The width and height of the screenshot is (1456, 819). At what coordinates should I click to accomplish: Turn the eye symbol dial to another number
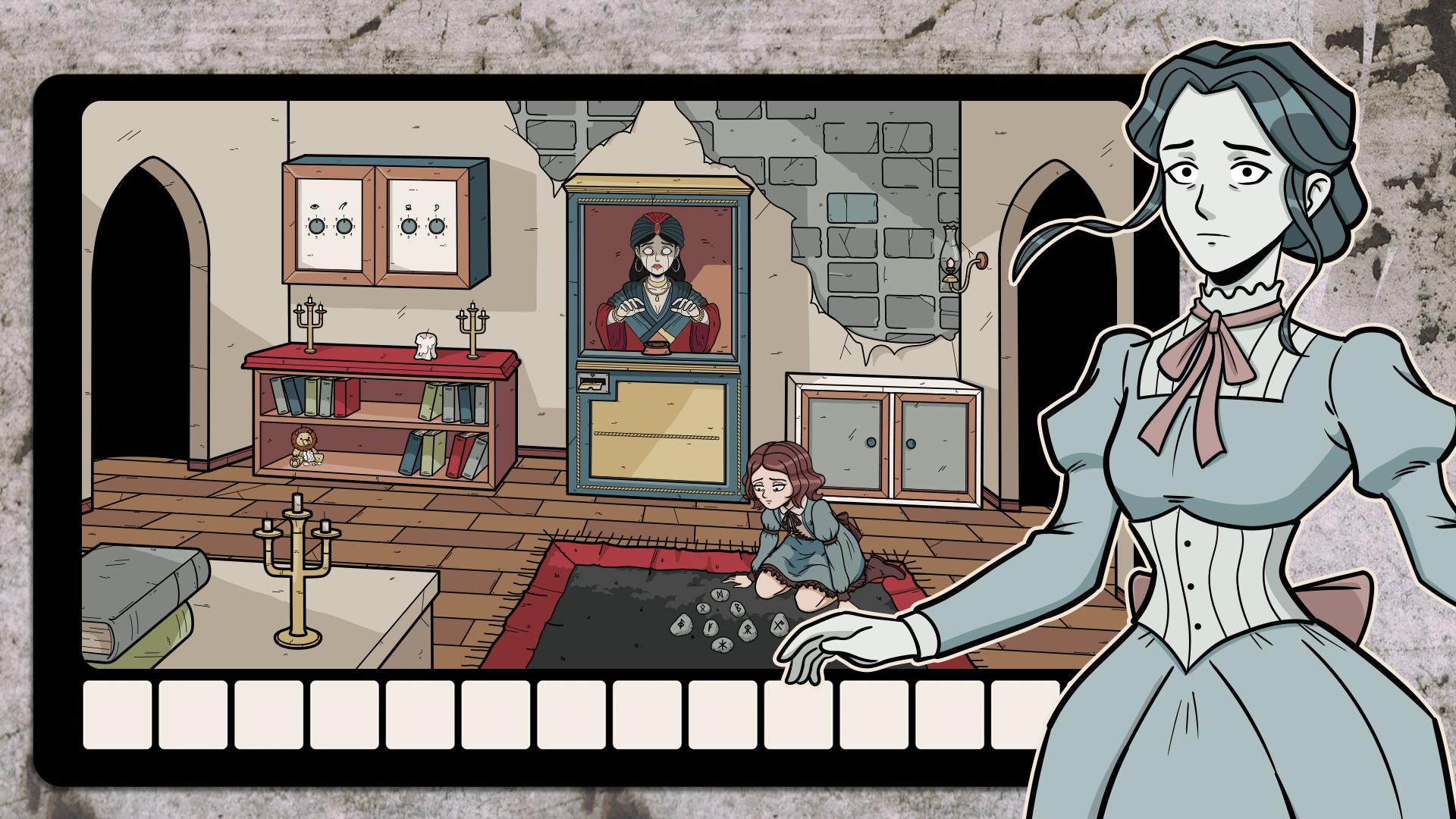pyautogui.click(x=316, y=227)
